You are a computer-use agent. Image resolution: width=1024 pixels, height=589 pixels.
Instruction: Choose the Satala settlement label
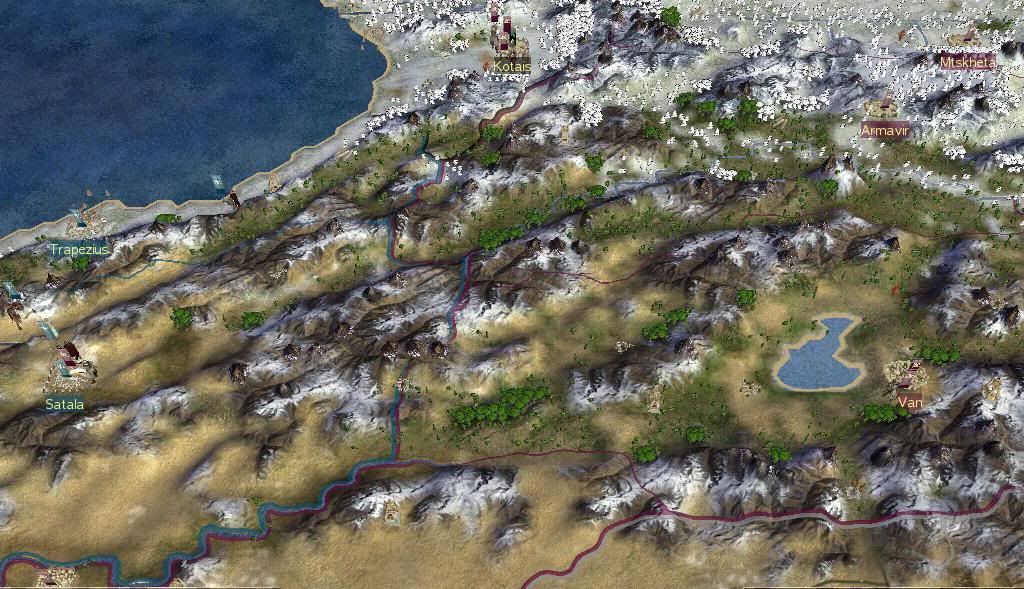65,405
